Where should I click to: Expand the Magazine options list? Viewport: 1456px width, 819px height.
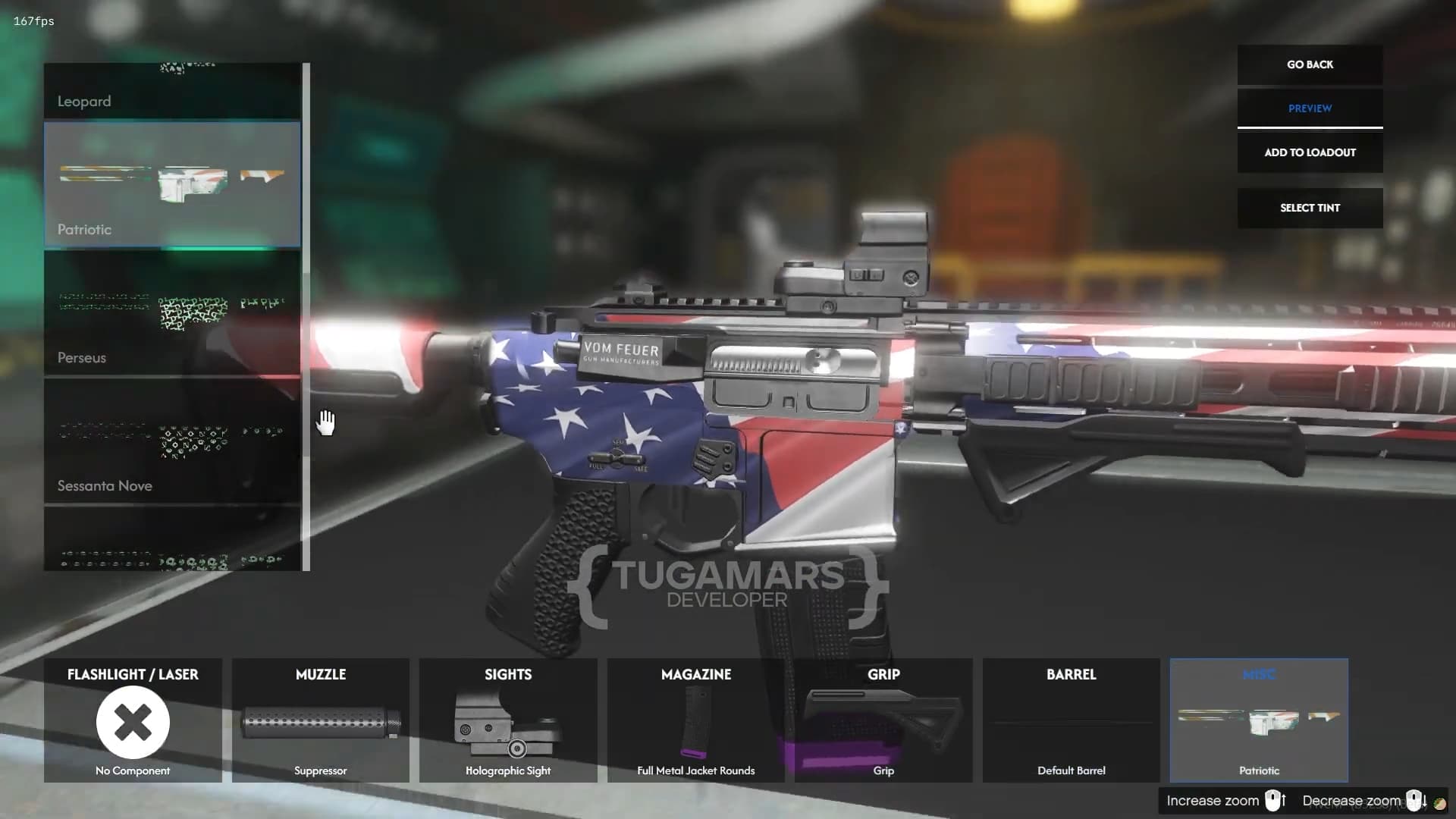pyautogui.click(x=695, y=674)
